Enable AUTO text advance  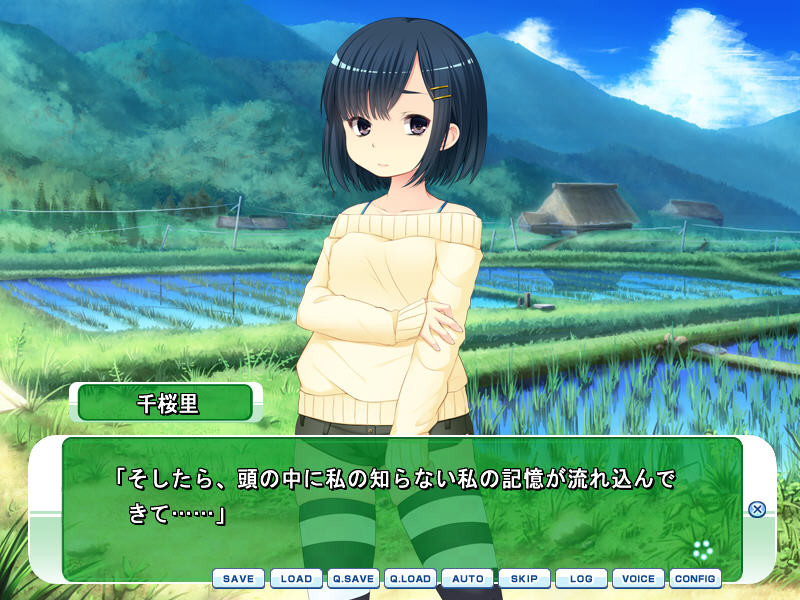pyautogui.click(x=467, y=578)
